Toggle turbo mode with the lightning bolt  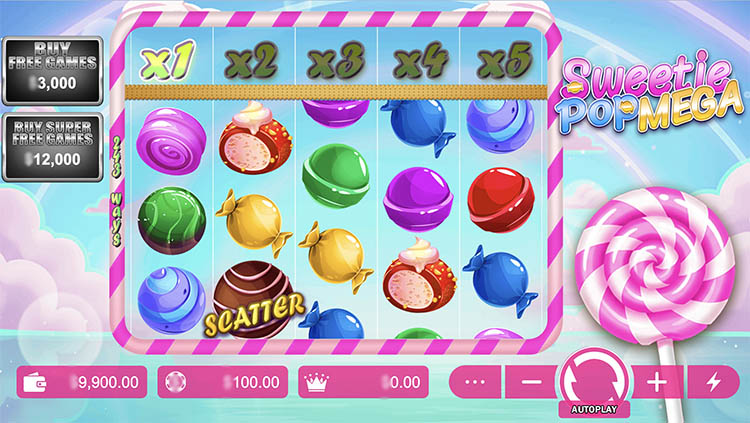[713, 382]
